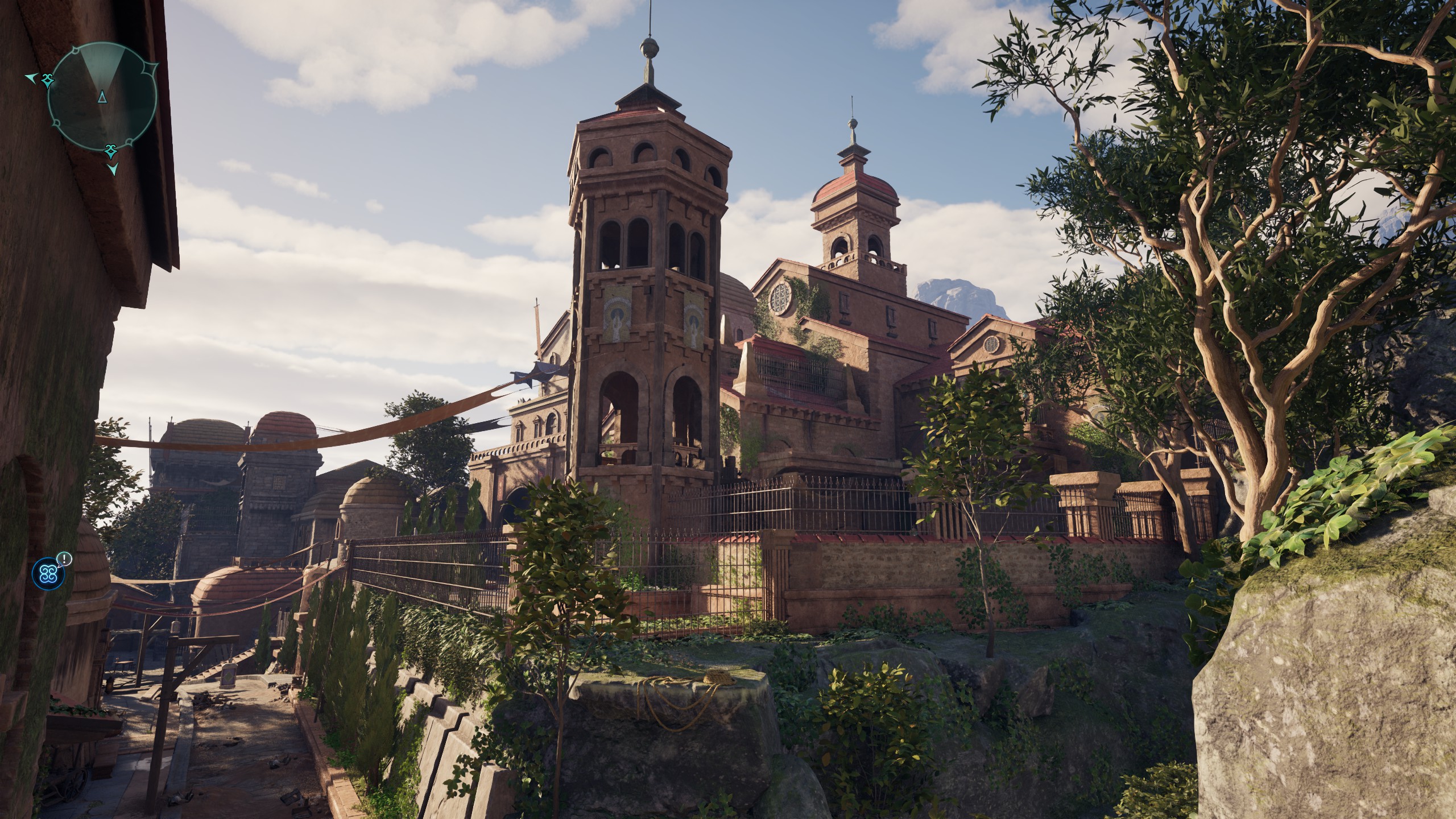Click the compass notch at the top-left rim
The height and width of the screenshot is (819, 1456).
75,49
